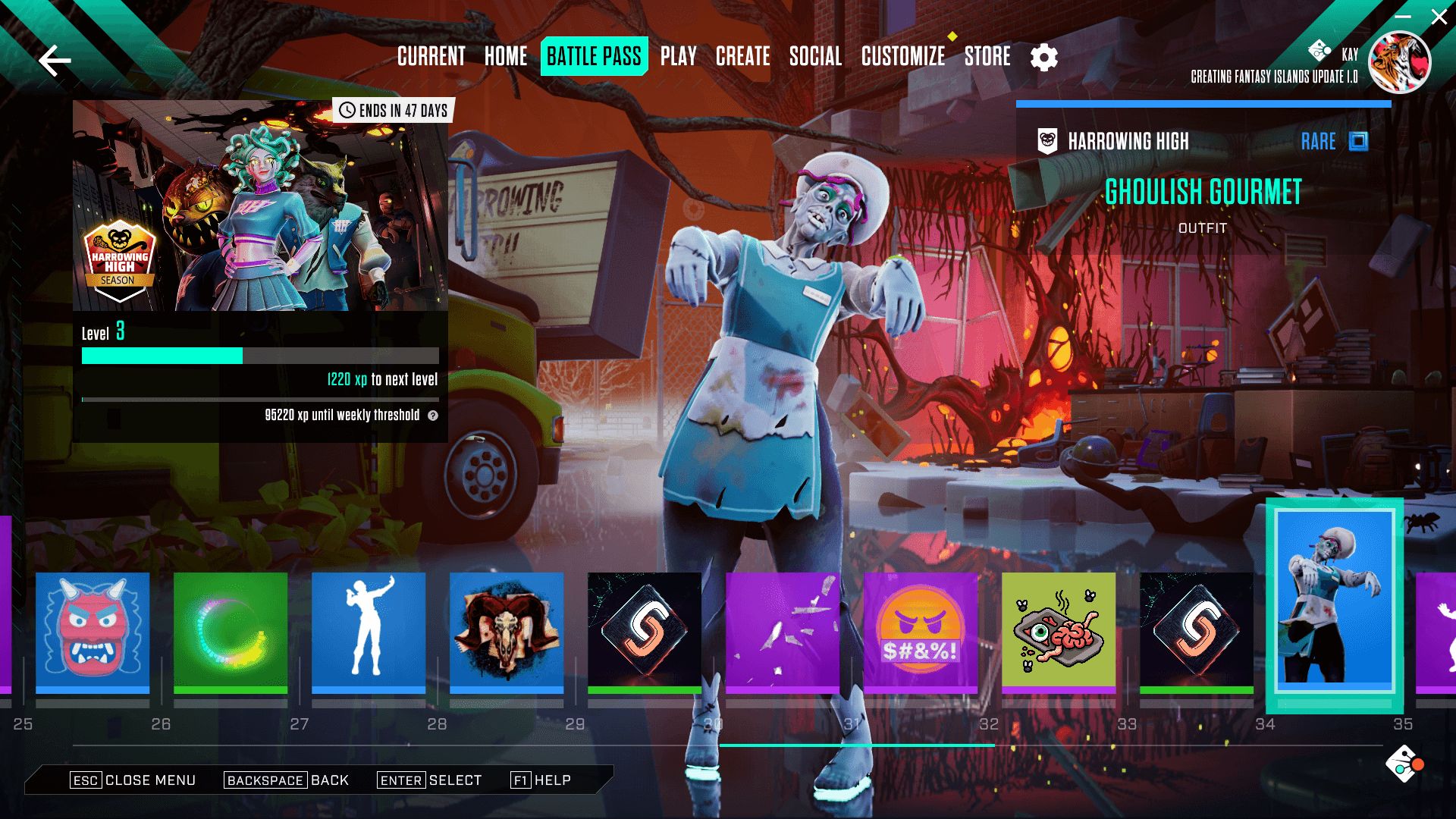Close the game window

[x=1439, y=17]
